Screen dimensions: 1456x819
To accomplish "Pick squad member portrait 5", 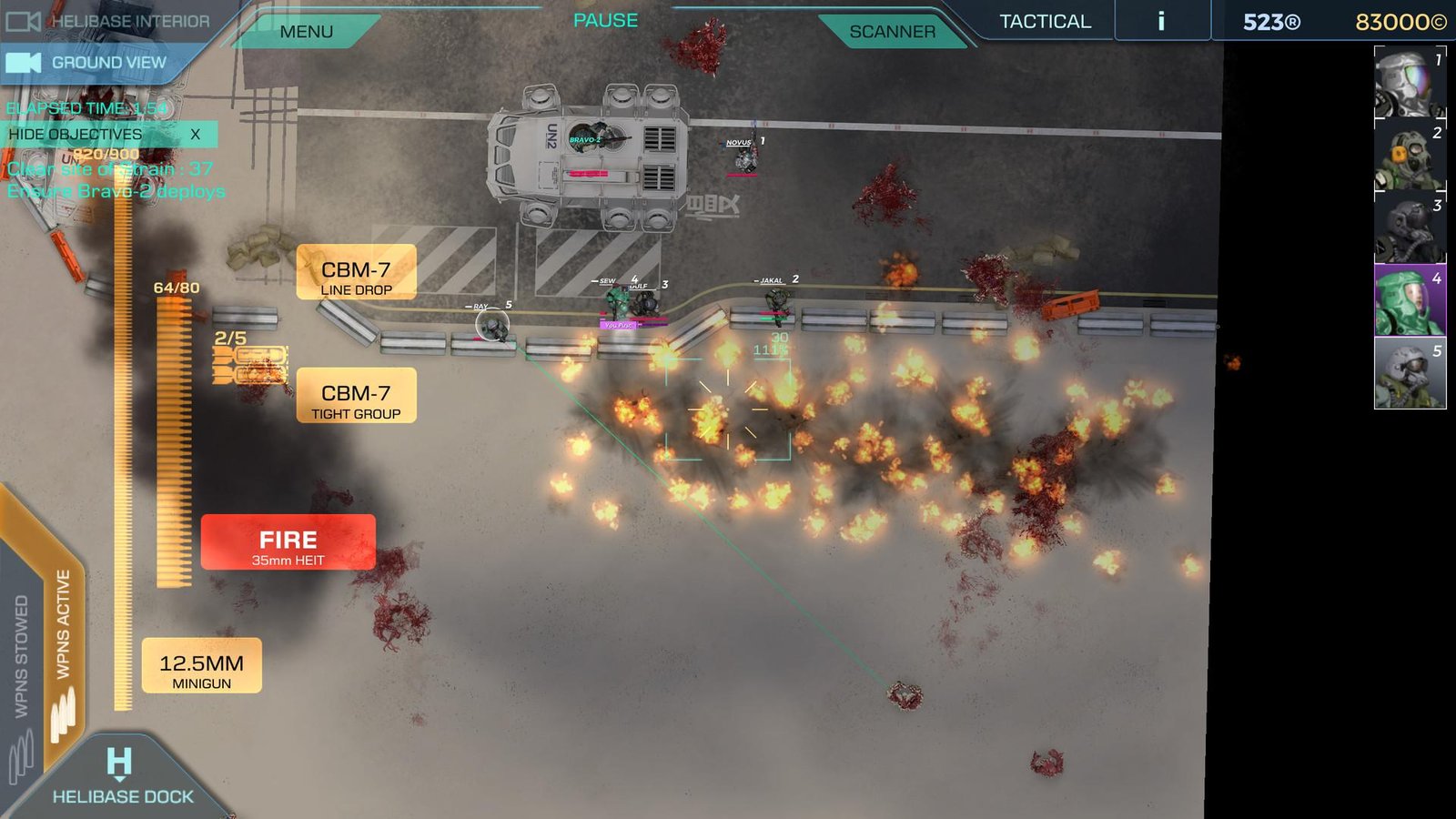I will point(1409,374).
